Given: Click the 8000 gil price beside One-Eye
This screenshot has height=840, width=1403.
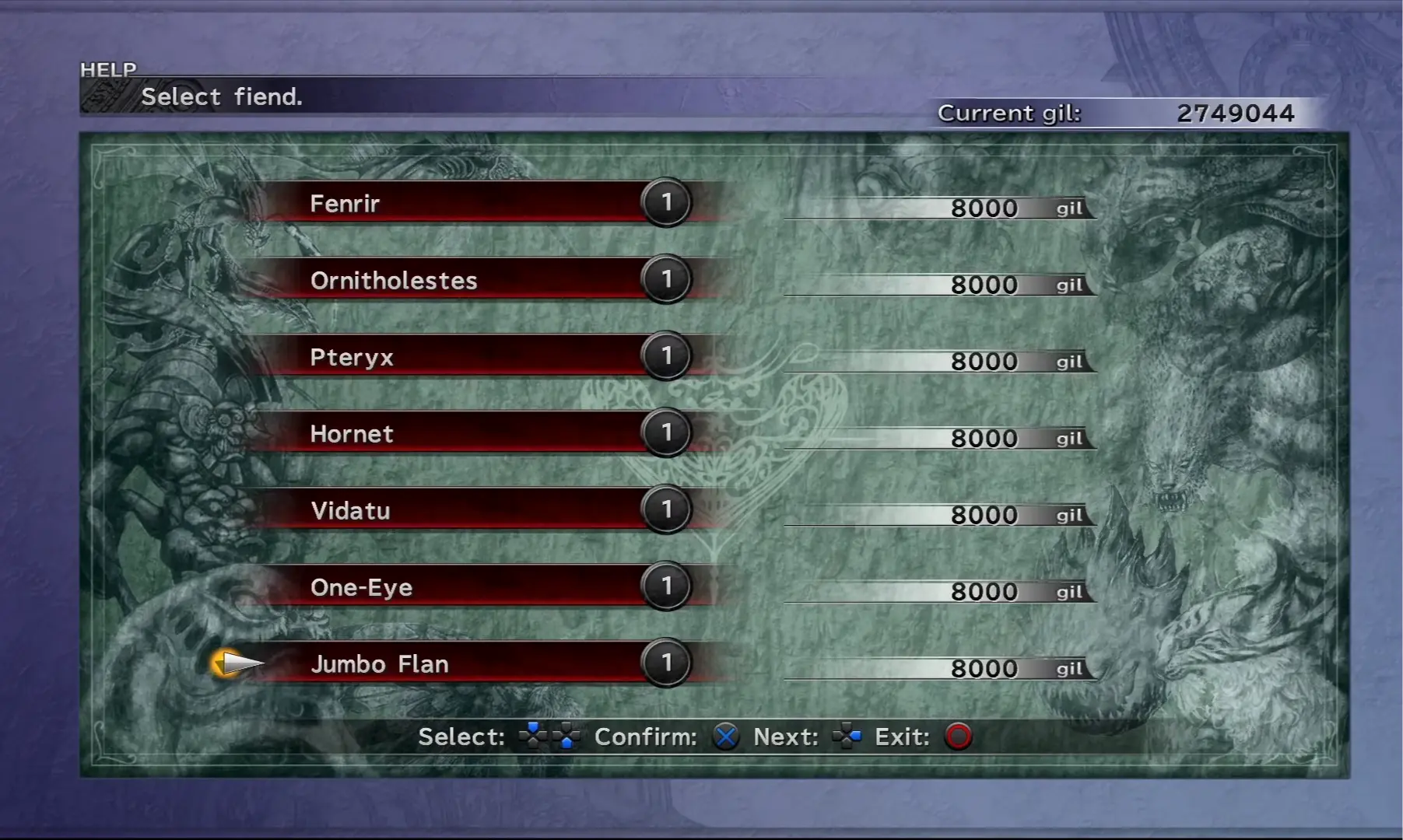Looking at the screenshot, I should pos(984,591).
